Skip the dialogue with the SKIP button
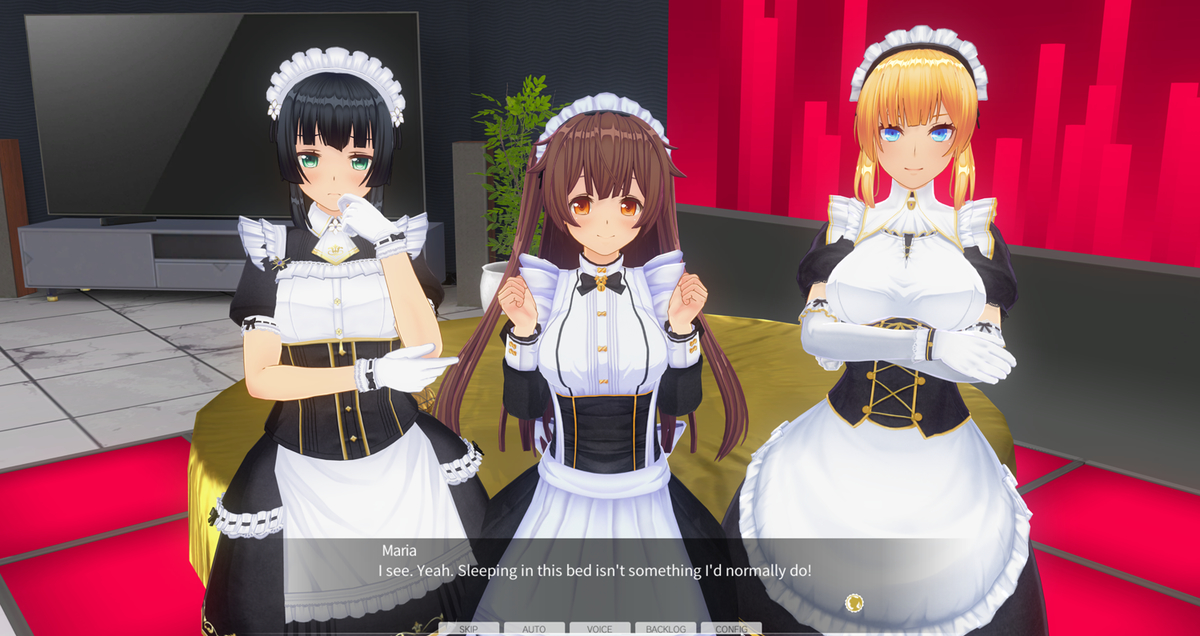Screen dimensions: 1200x636 click(468, 629)
